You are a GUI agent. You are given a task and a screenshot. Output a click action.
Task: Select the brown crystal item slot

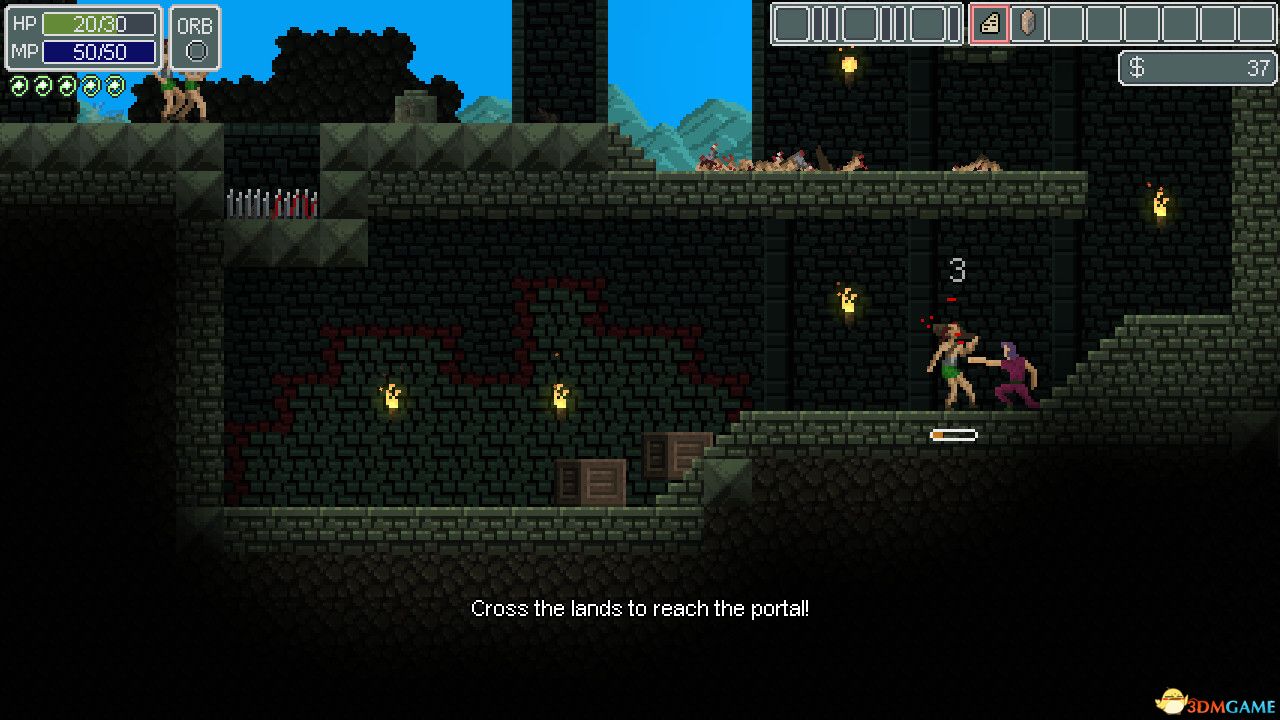1028,24
